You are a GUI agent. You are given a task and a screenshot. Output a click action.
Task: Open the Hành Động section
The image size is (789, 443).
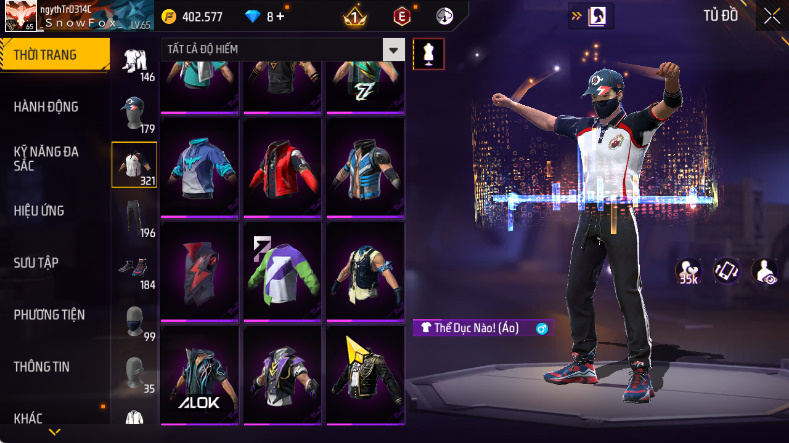(47, 107)
